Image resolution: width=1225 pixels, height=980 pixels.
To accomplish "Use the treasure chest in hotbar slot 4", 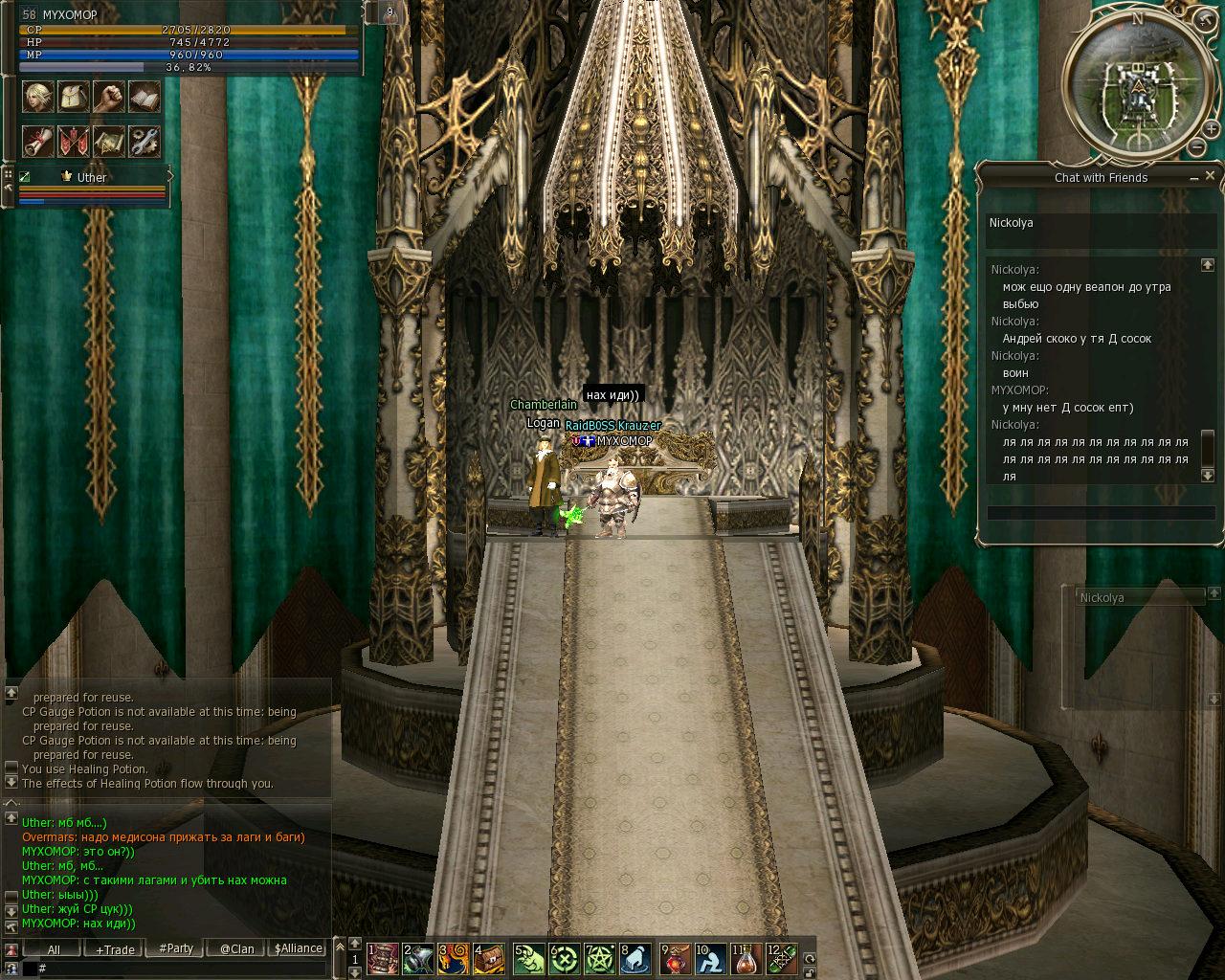I will pyautogui.click(x=490, y=958).
